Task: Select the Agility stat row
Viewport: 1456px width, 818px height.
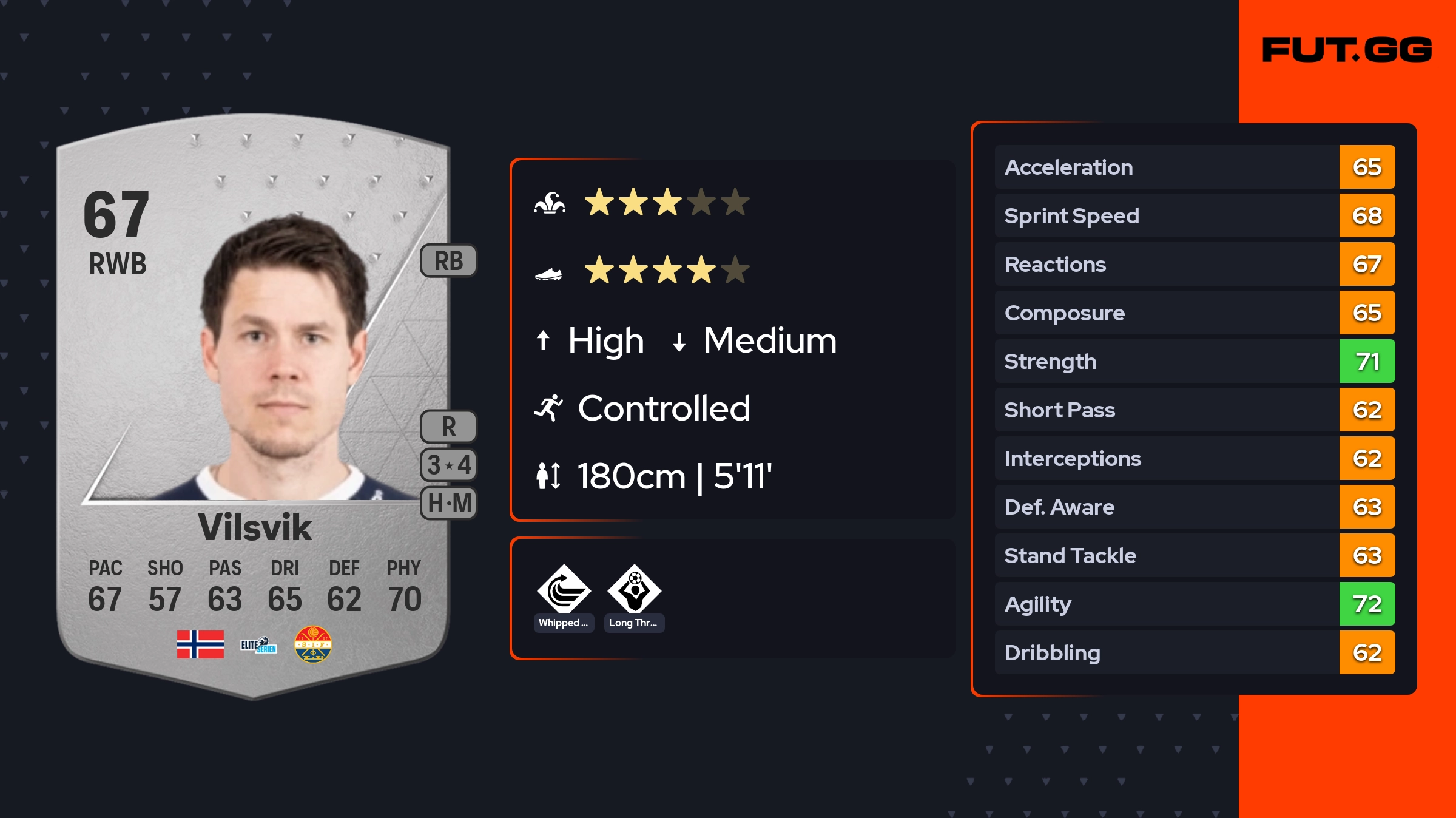Action: coord(1194,604)
